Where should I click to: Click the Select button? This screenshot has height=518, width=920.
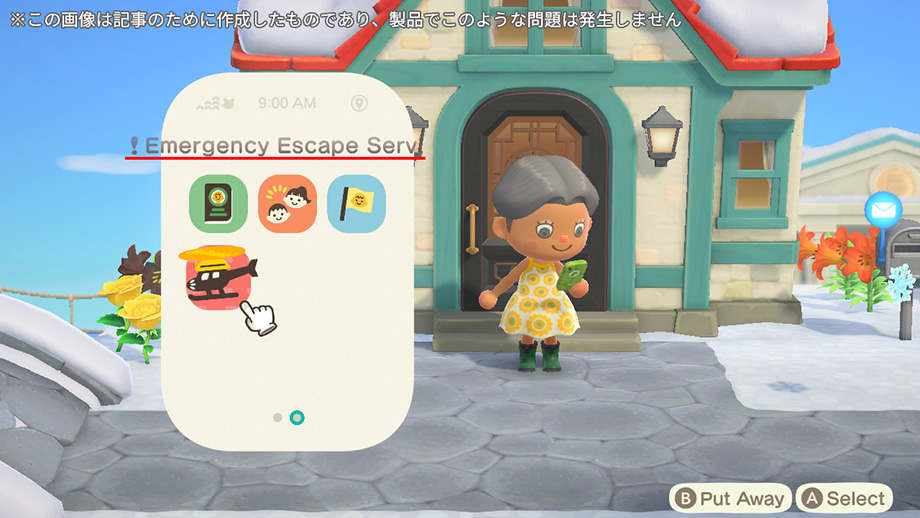(844, 498)
